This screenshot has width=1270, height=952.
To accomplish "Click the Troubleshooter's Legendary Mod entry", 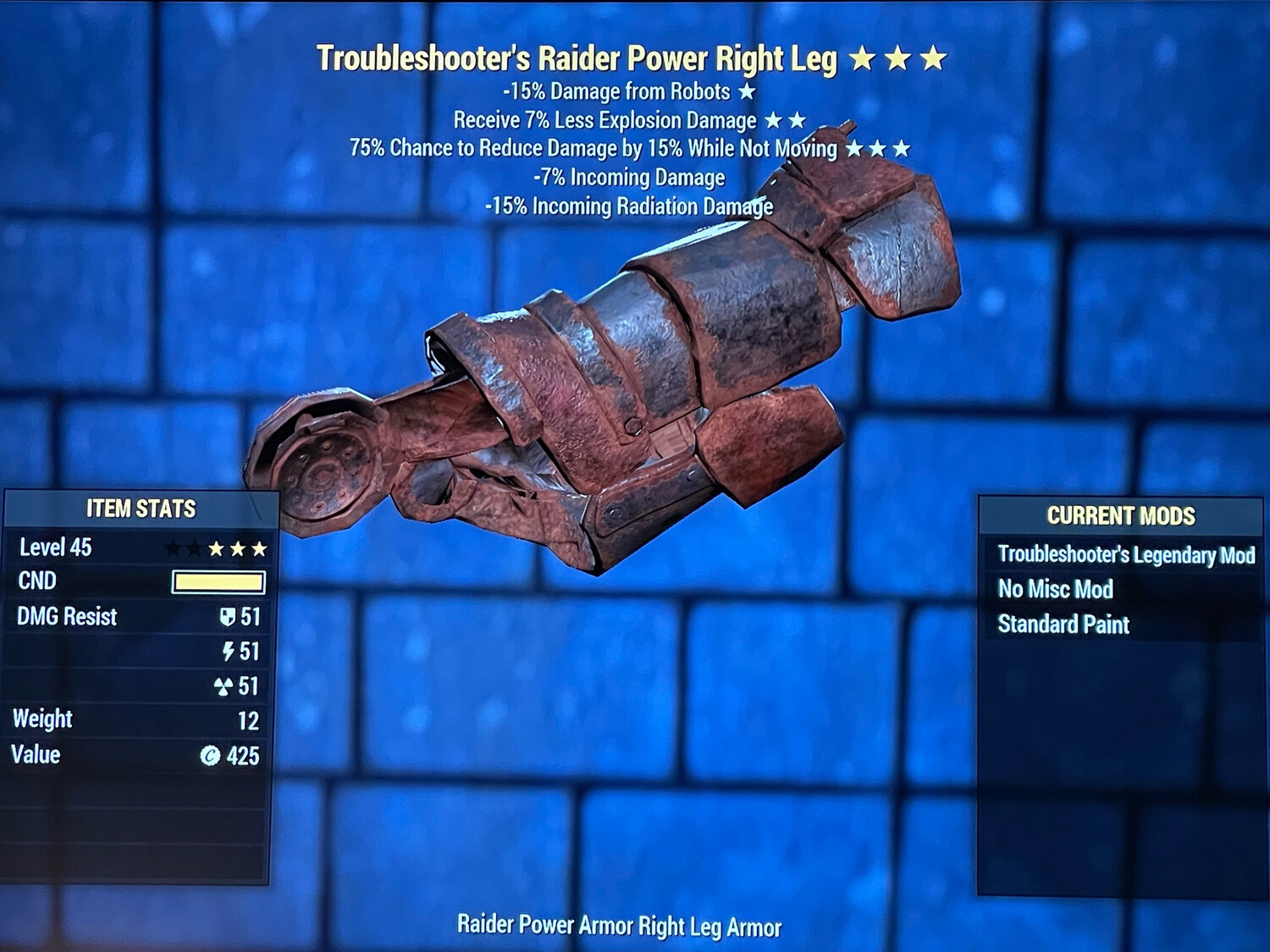I will pyautogui.click(x=1126, y=556).
